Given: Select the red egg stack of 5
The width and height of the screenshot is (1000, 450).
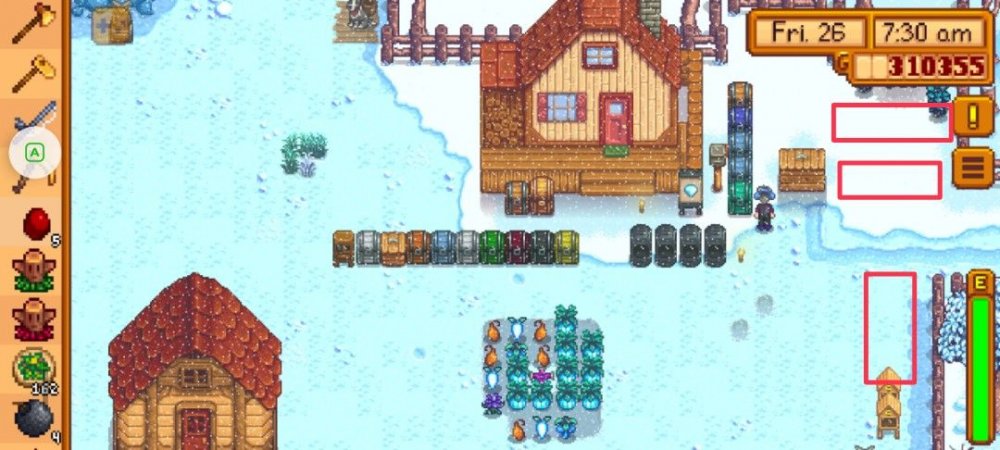Looking at the screenshot, I should [34, 222].
